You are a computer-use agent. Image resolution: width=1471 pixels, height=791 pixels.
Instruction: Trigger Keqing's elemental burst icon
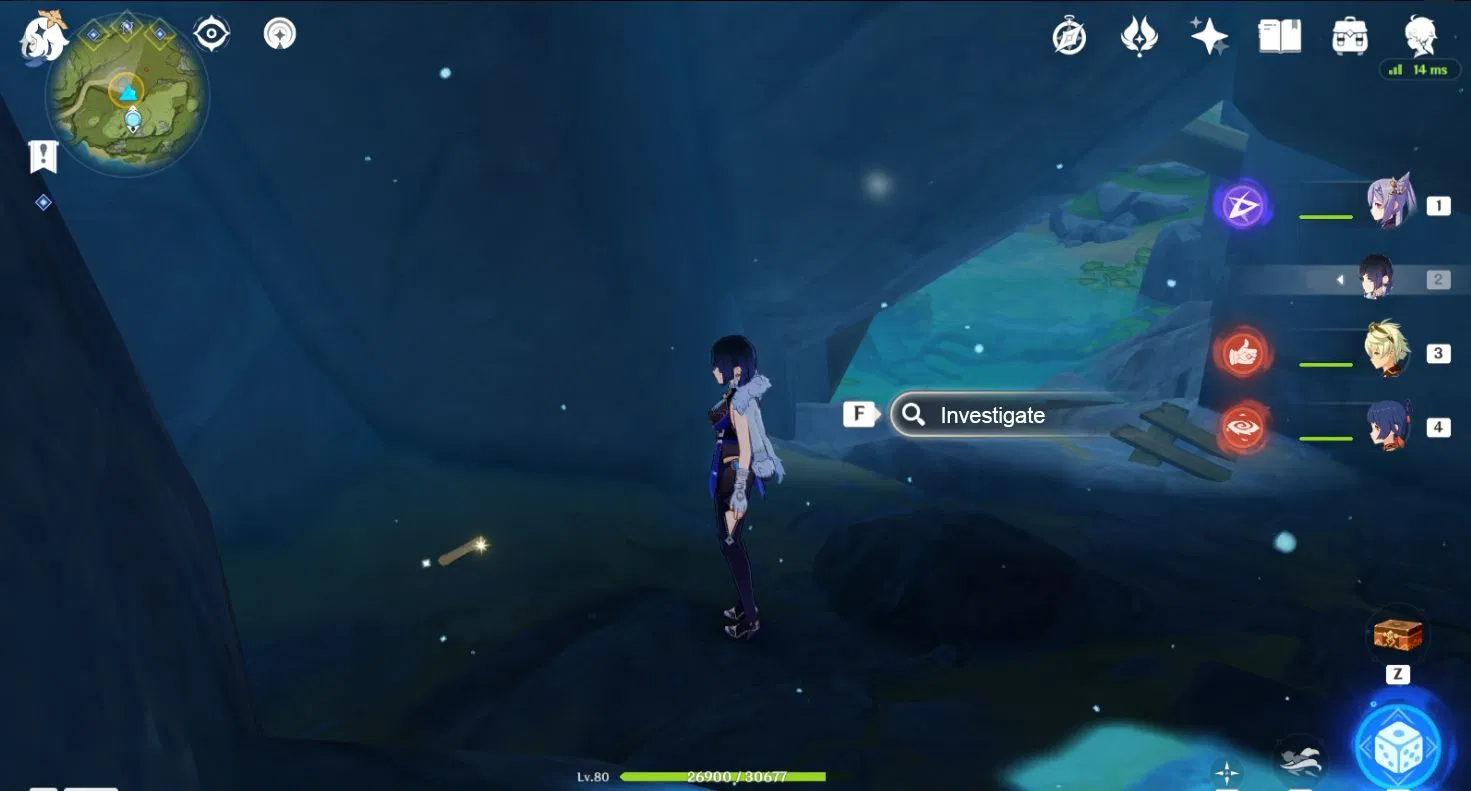point(1242,205)
